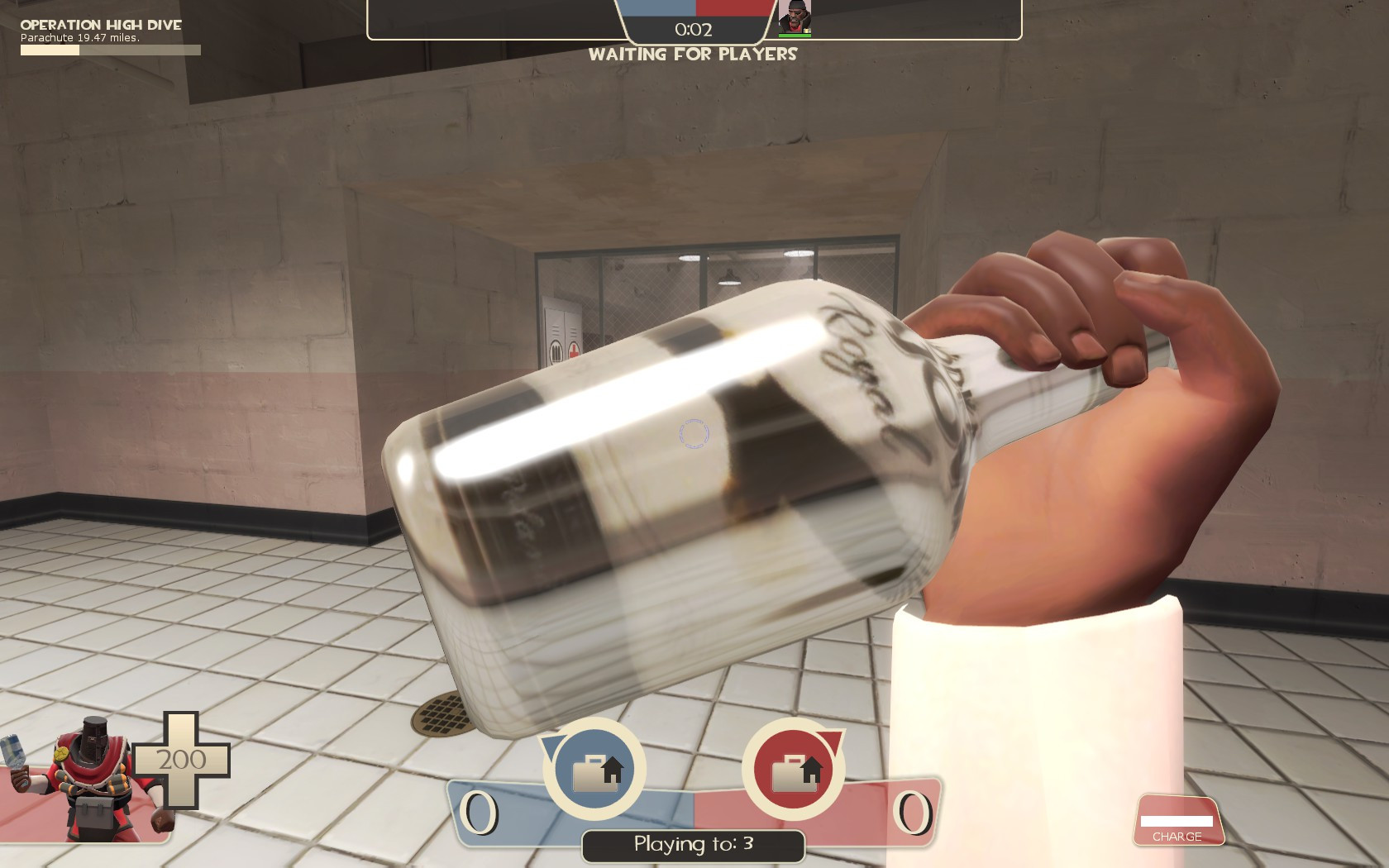Expand the round timer showing 0:02

692,30
